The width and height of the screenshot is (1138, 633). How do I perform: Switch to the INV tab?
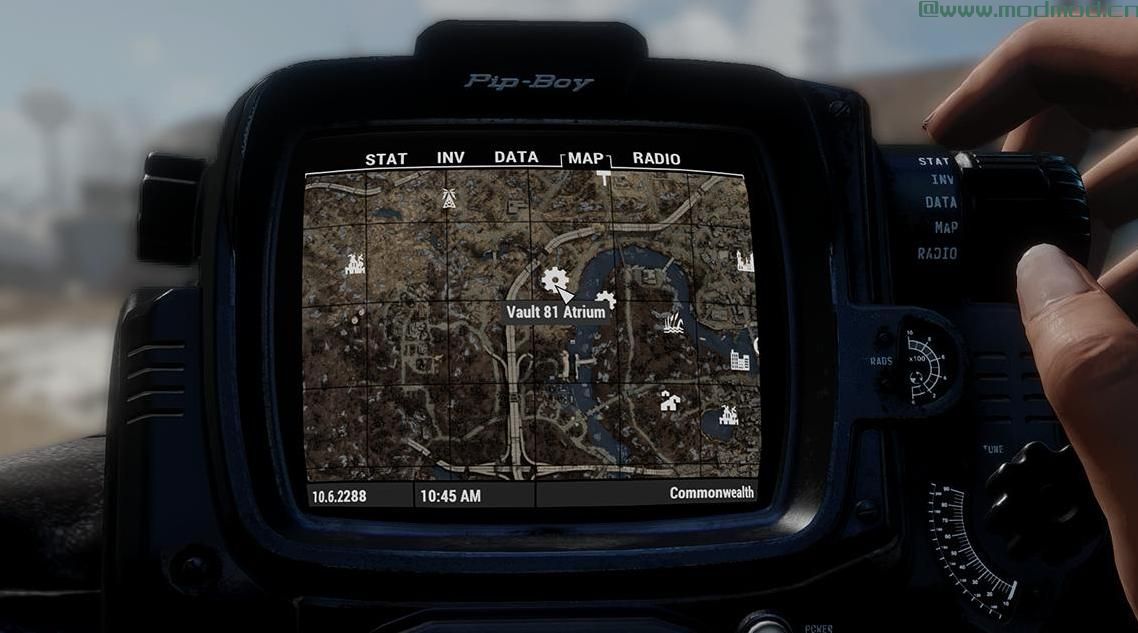(x=450, y=158)
